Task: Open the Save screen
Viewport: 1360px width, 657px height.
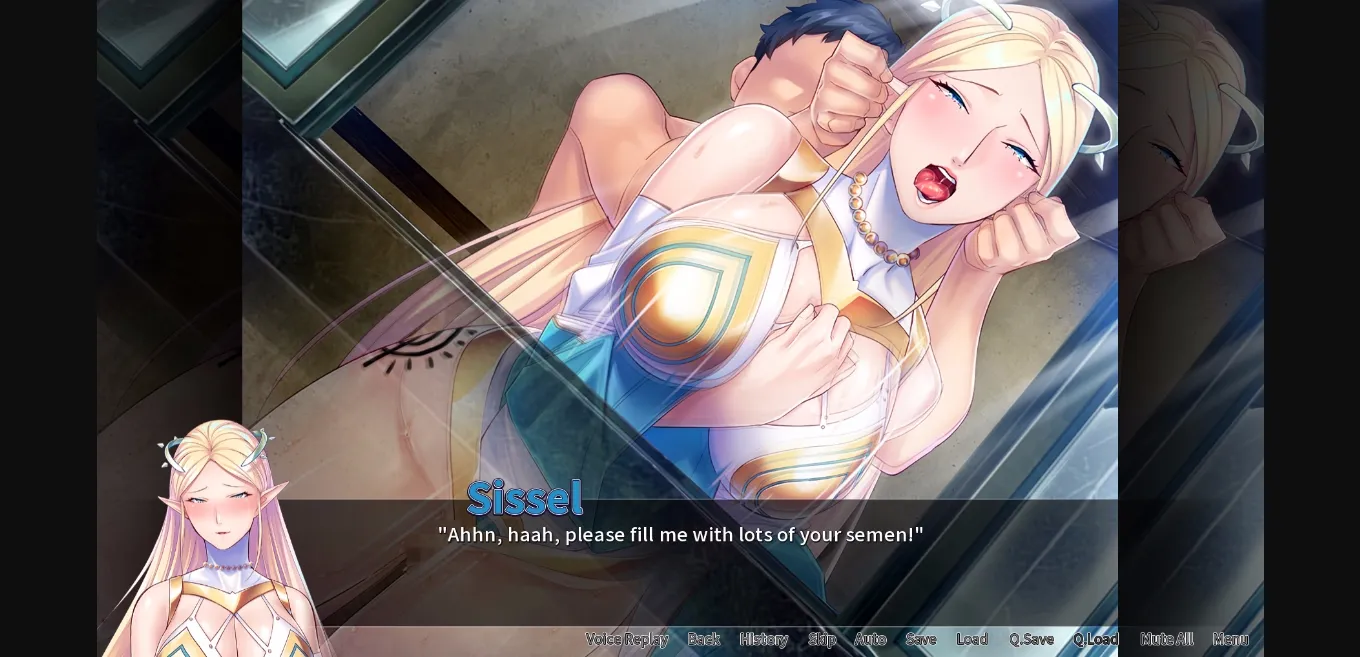Action: click(920, 639)
